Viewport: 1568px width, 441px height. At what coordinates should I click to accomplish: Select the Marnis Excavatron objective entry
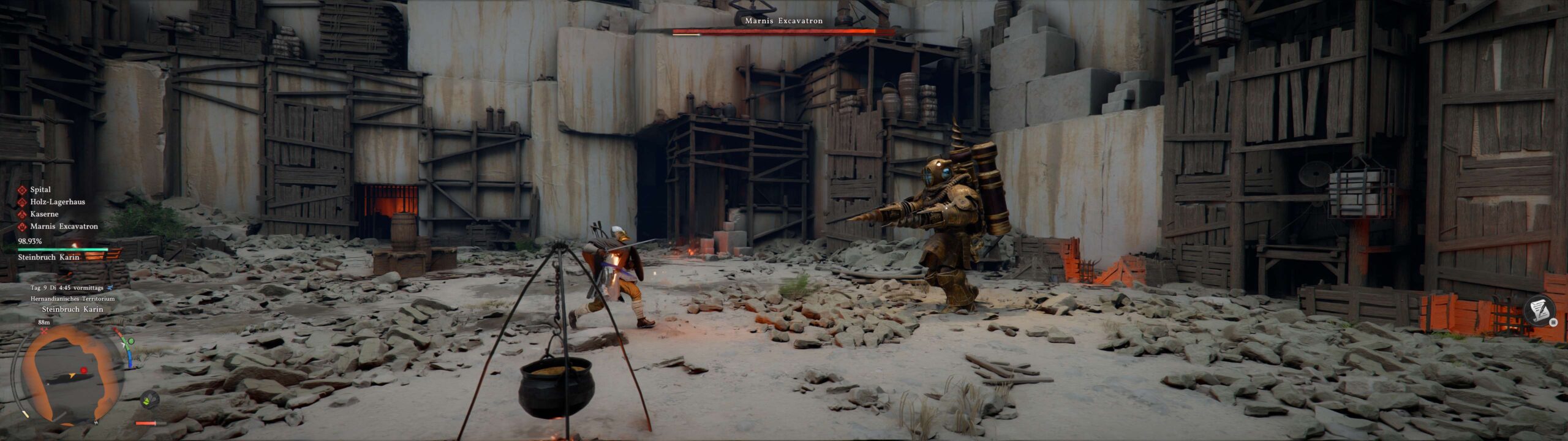coord(64,227)
